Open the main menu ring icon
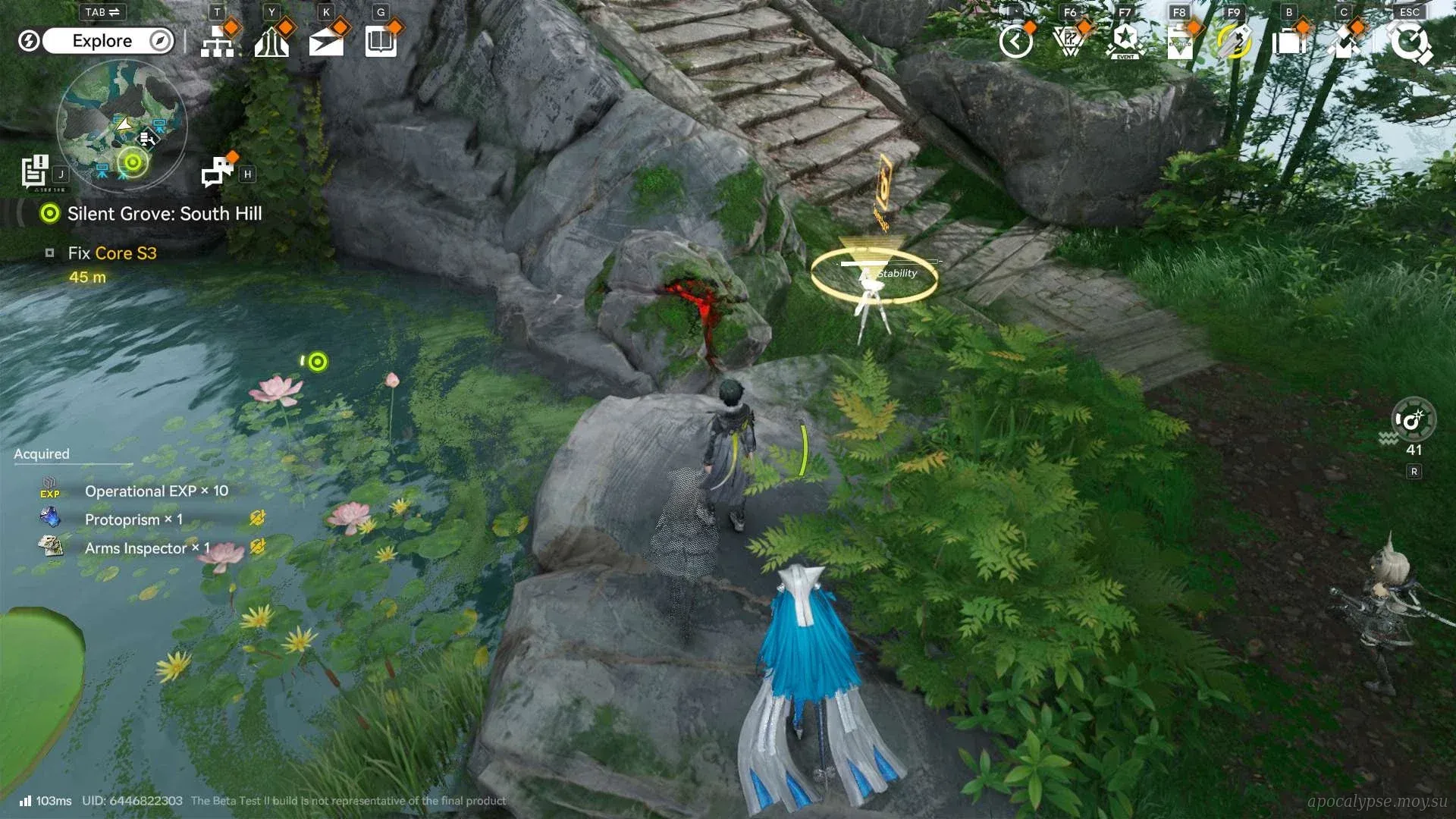This screenshot has width=1456, height=819. click(1409, 42)
